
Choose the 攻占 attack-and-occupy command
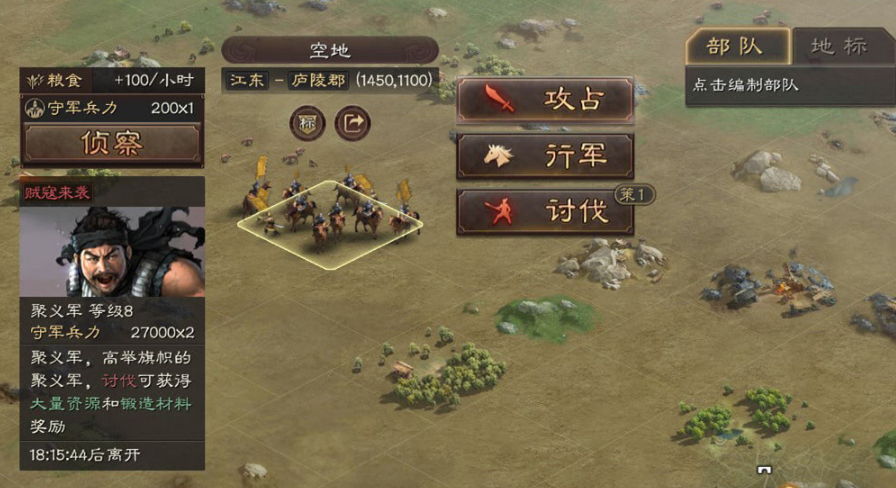(x=545, y=100)
